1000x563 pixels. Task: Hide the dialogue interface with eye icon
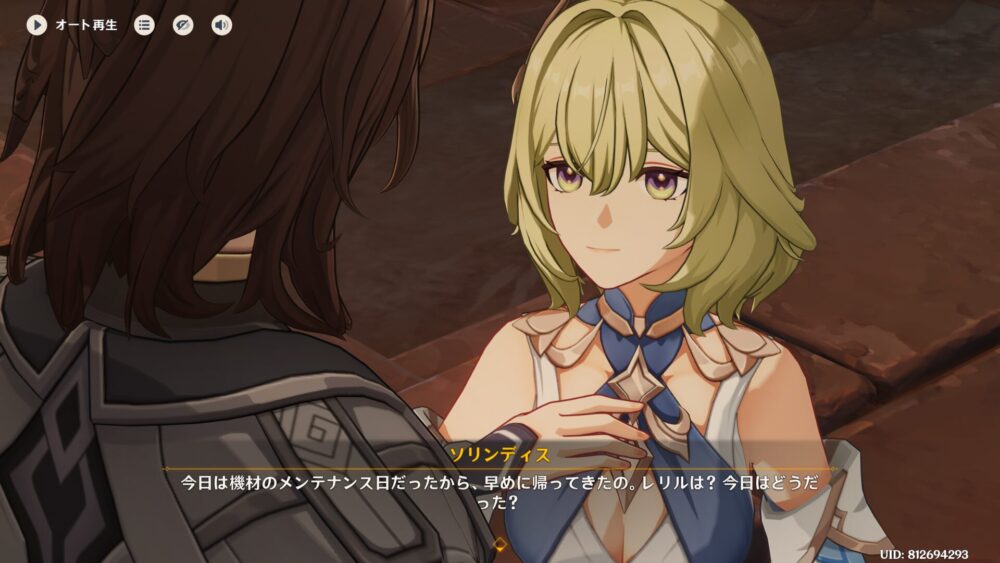(x=183, y=25)
